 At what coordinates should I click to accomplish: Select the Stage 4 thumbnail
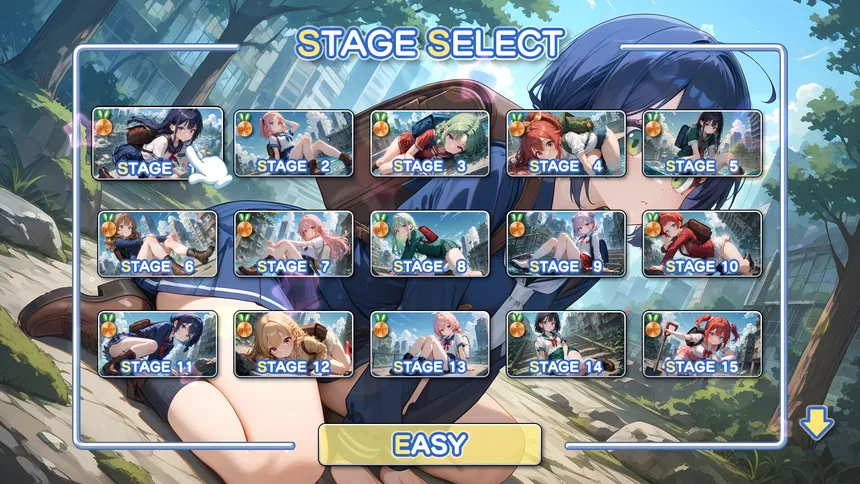pyautogui.click(x=566, y=143)
